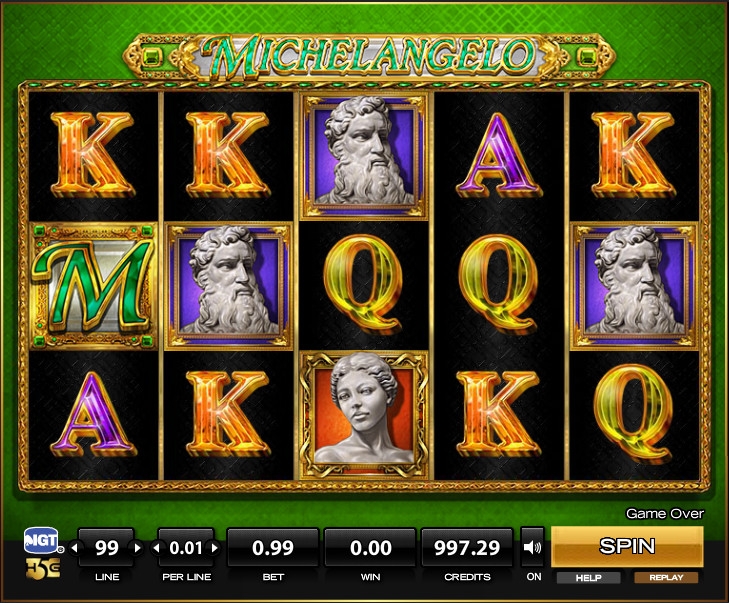The width and height of the screenshot is (729, 603).
Task: Decrease the number of lines
Action: 74,548
